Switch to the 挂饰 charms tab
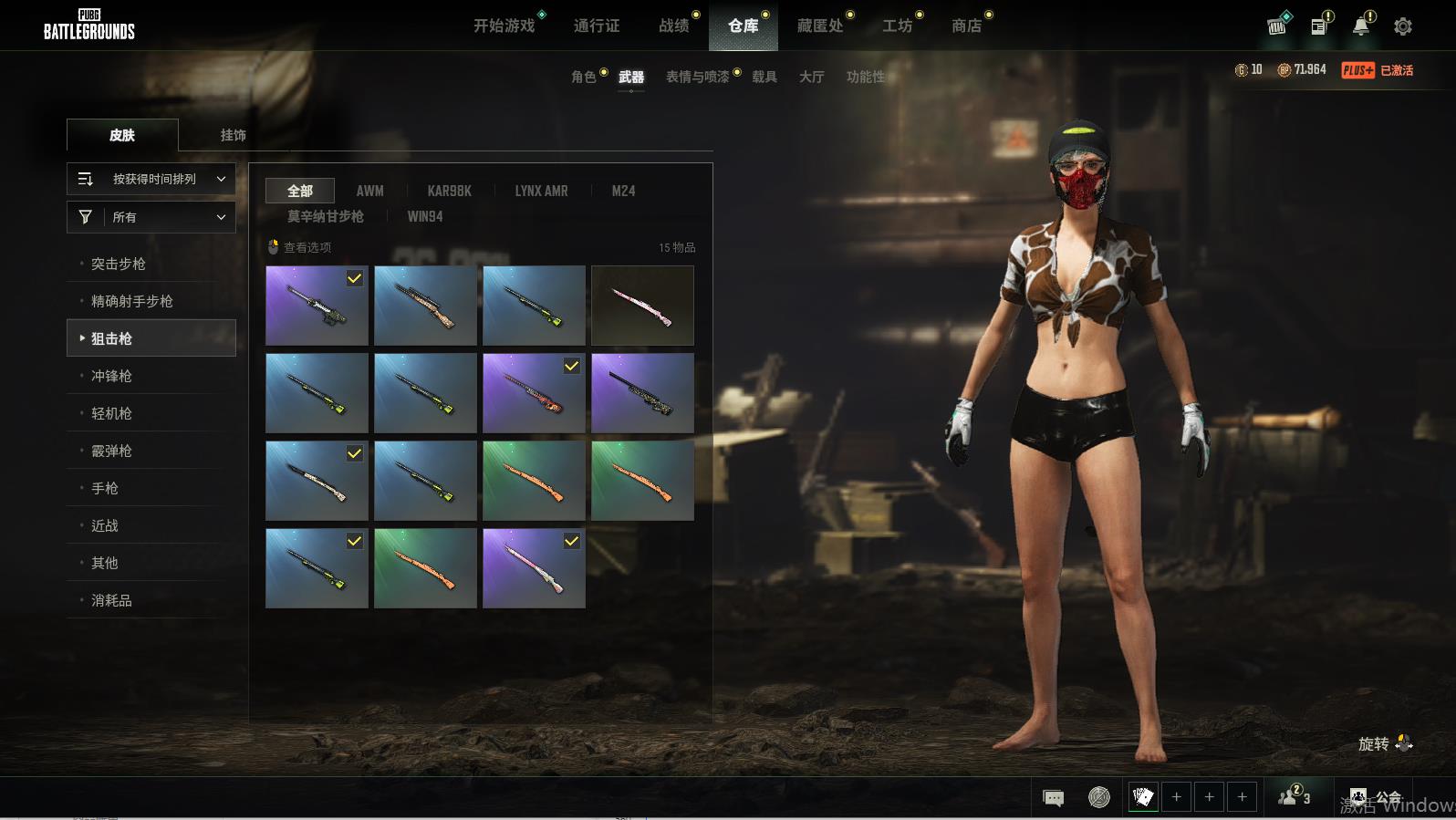The image size is (1456, 820). (x=233, y=135)
